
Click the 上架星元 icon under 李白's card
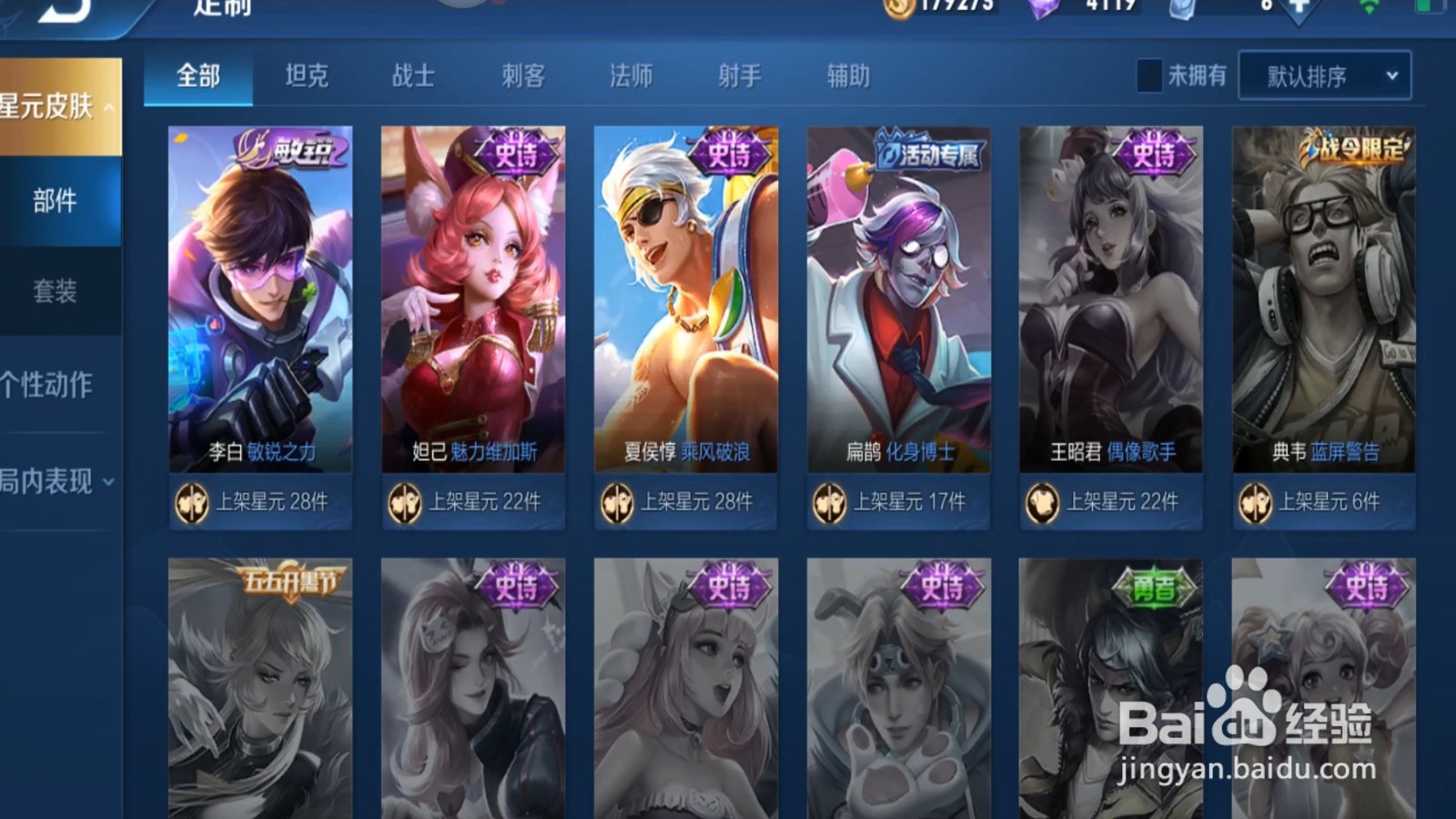click(x=190, y=501)
